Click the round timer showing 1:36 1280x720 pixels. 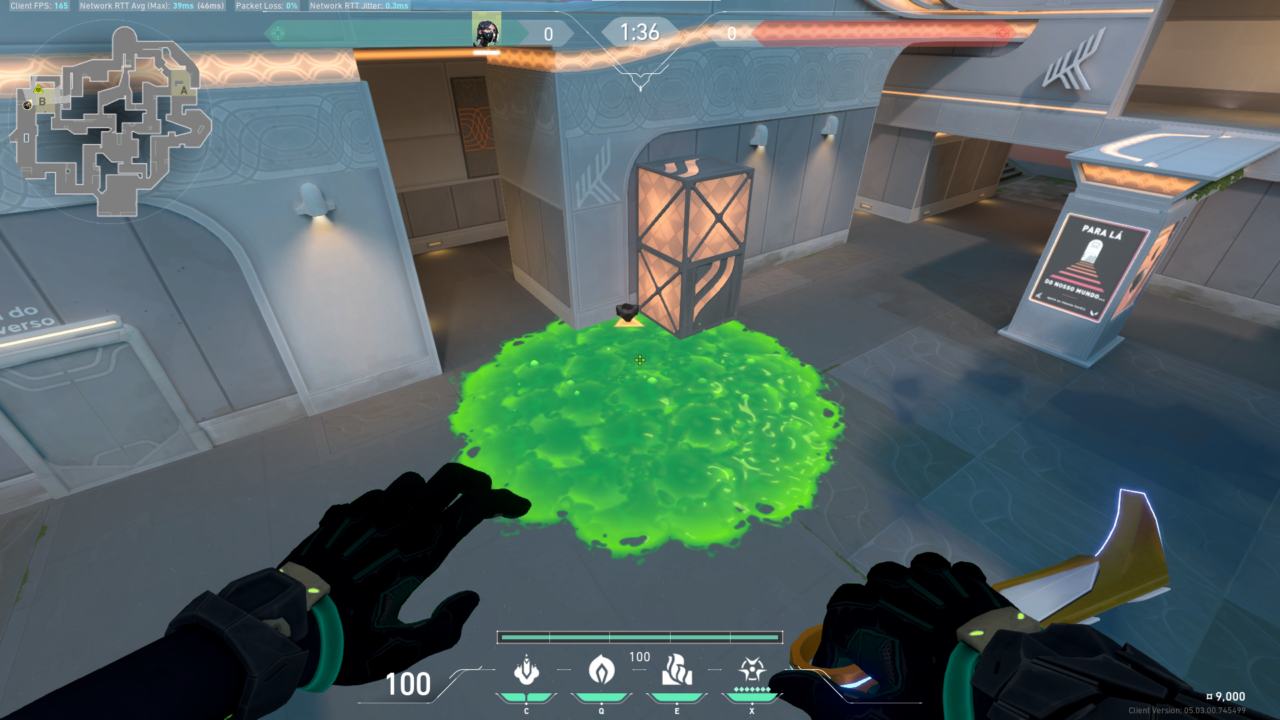point(640,31)
